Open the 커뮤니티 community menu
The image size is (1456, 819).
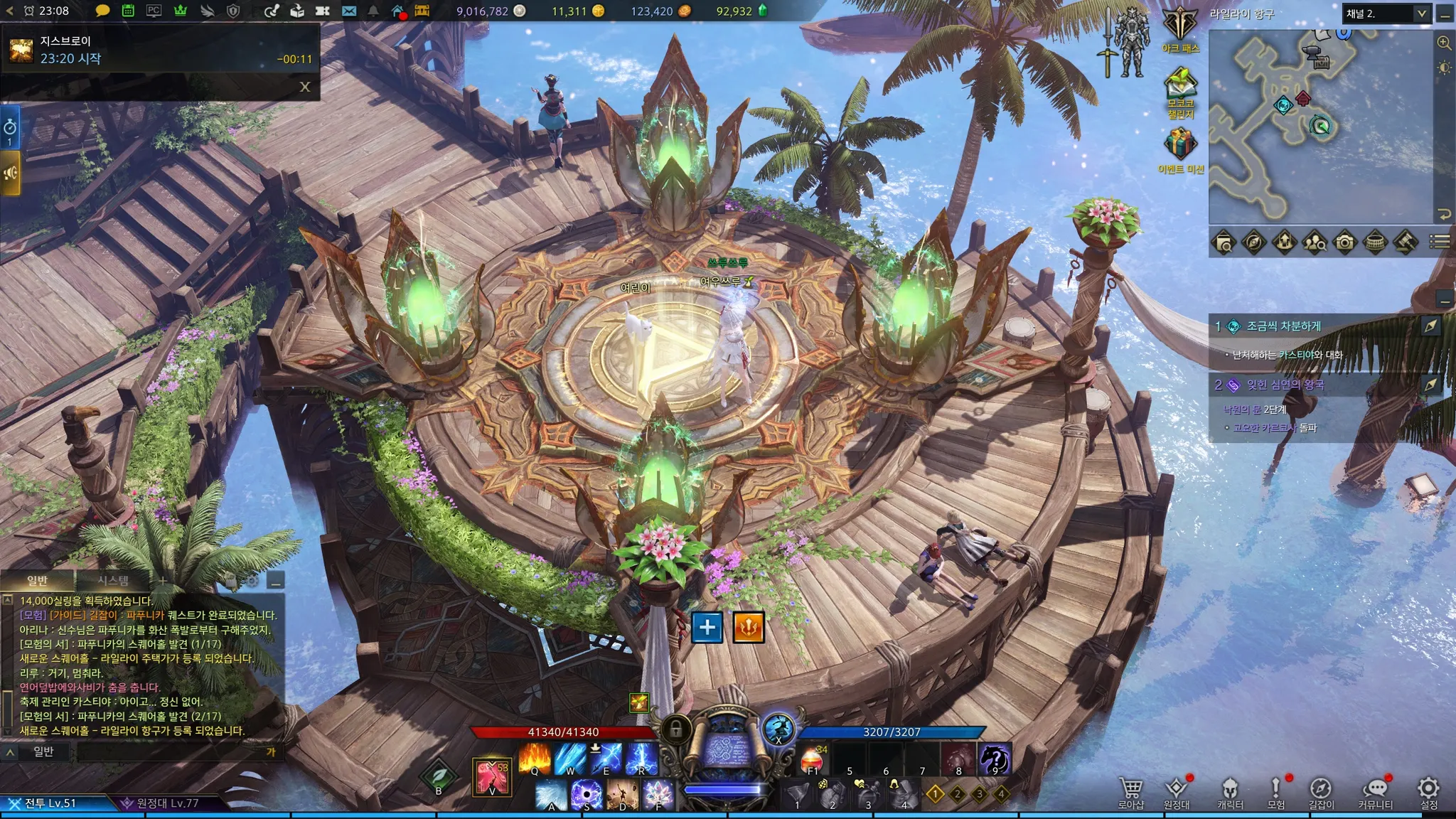[1375, 789]
